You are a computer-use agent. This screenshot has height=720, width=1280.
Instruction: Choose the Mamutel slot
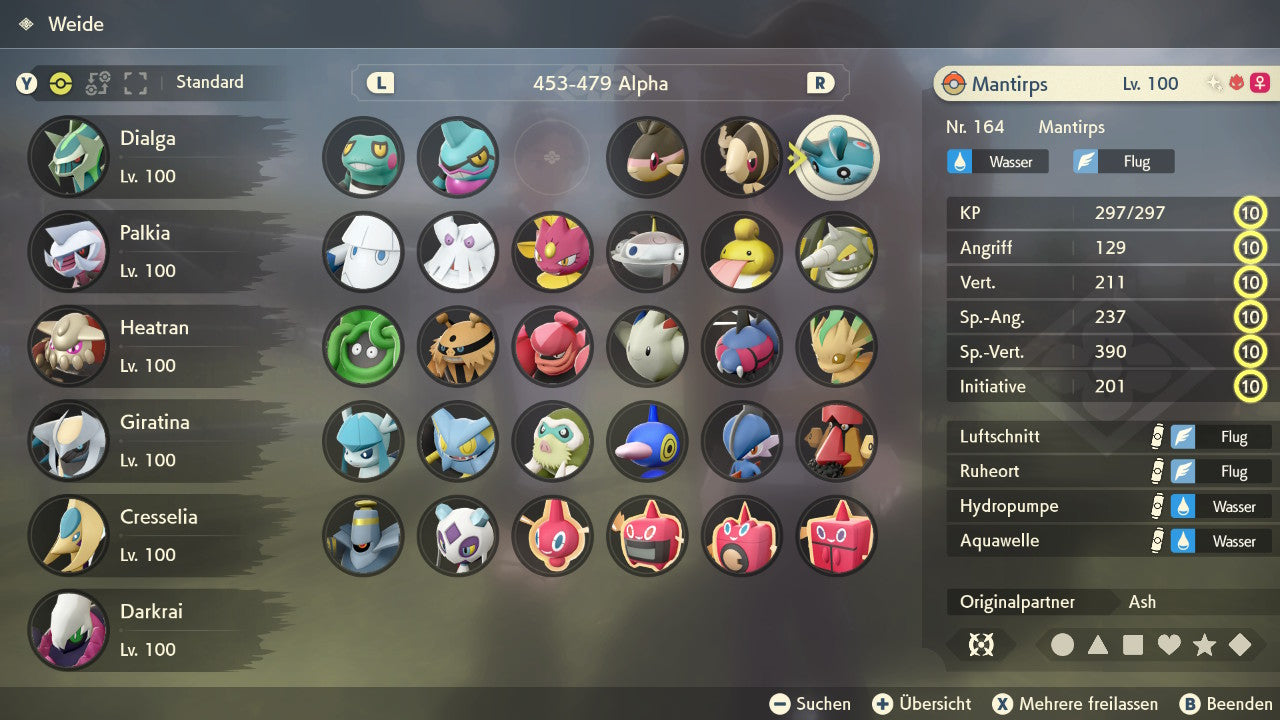(457, 346)
